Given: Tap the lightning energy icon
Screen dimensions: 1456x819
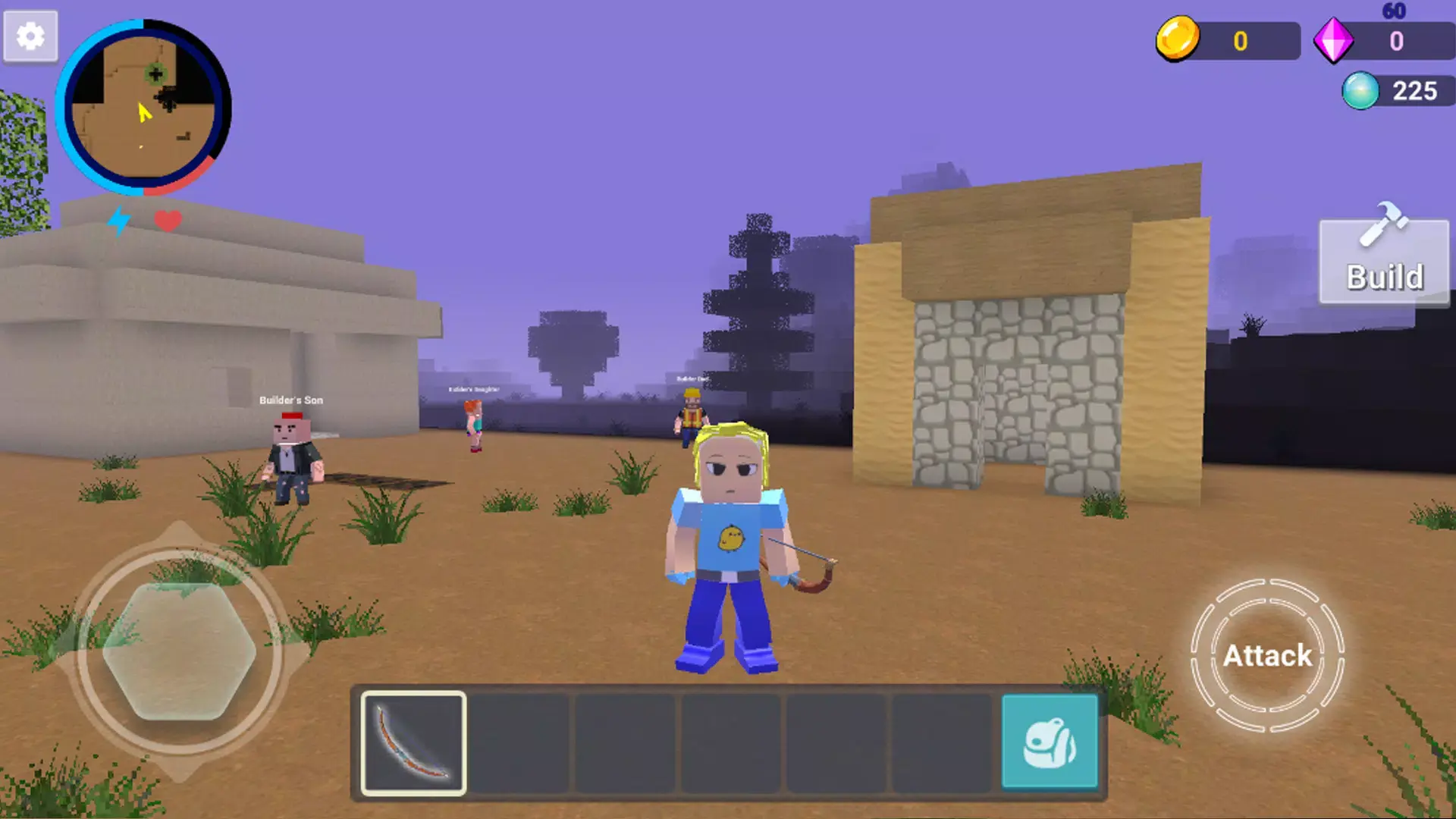Looking at the screenshot, I should click(x=120, y=221).
